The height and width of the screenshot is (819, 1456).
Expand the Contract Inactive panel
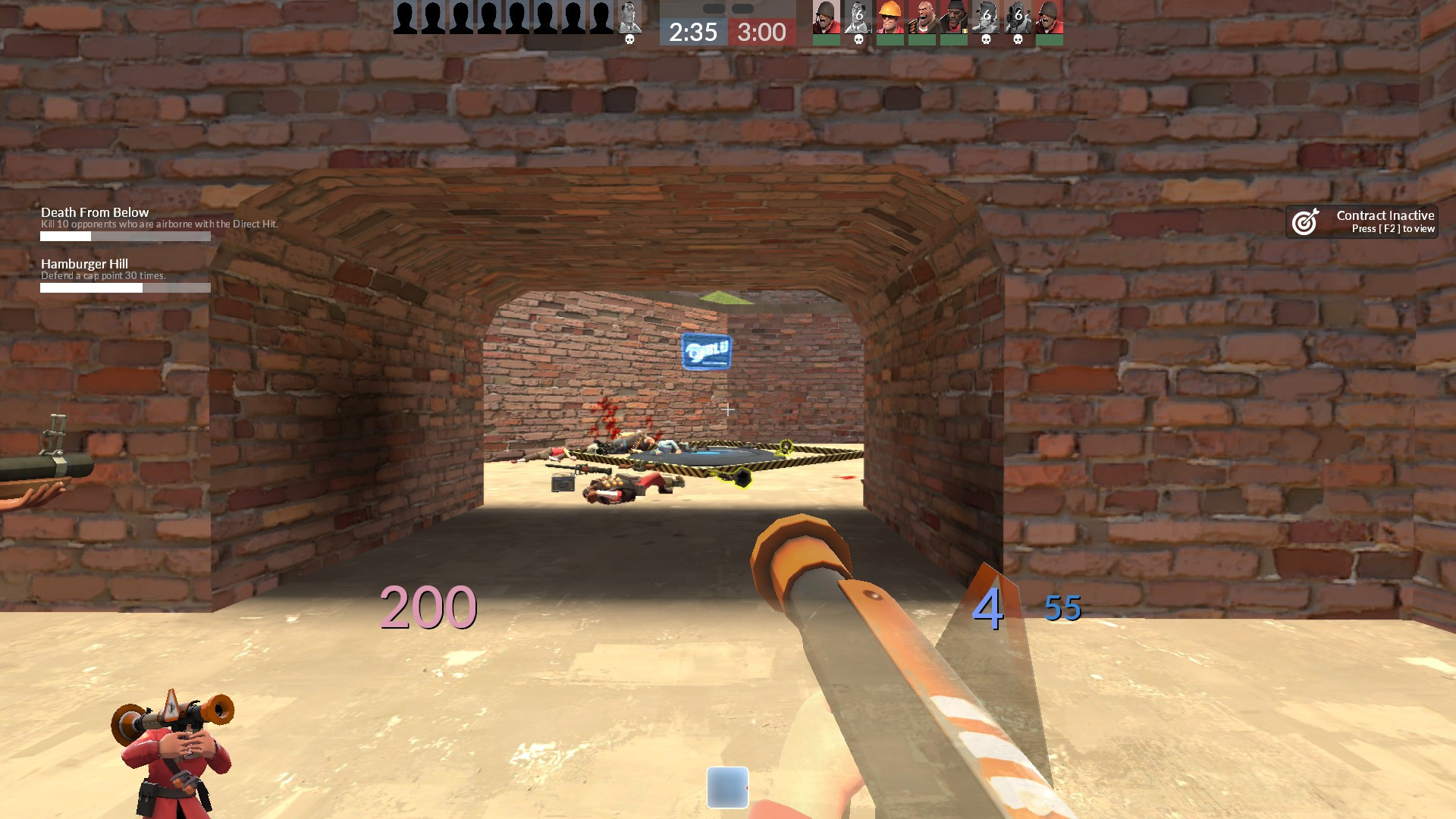[x=1361, y=221]
